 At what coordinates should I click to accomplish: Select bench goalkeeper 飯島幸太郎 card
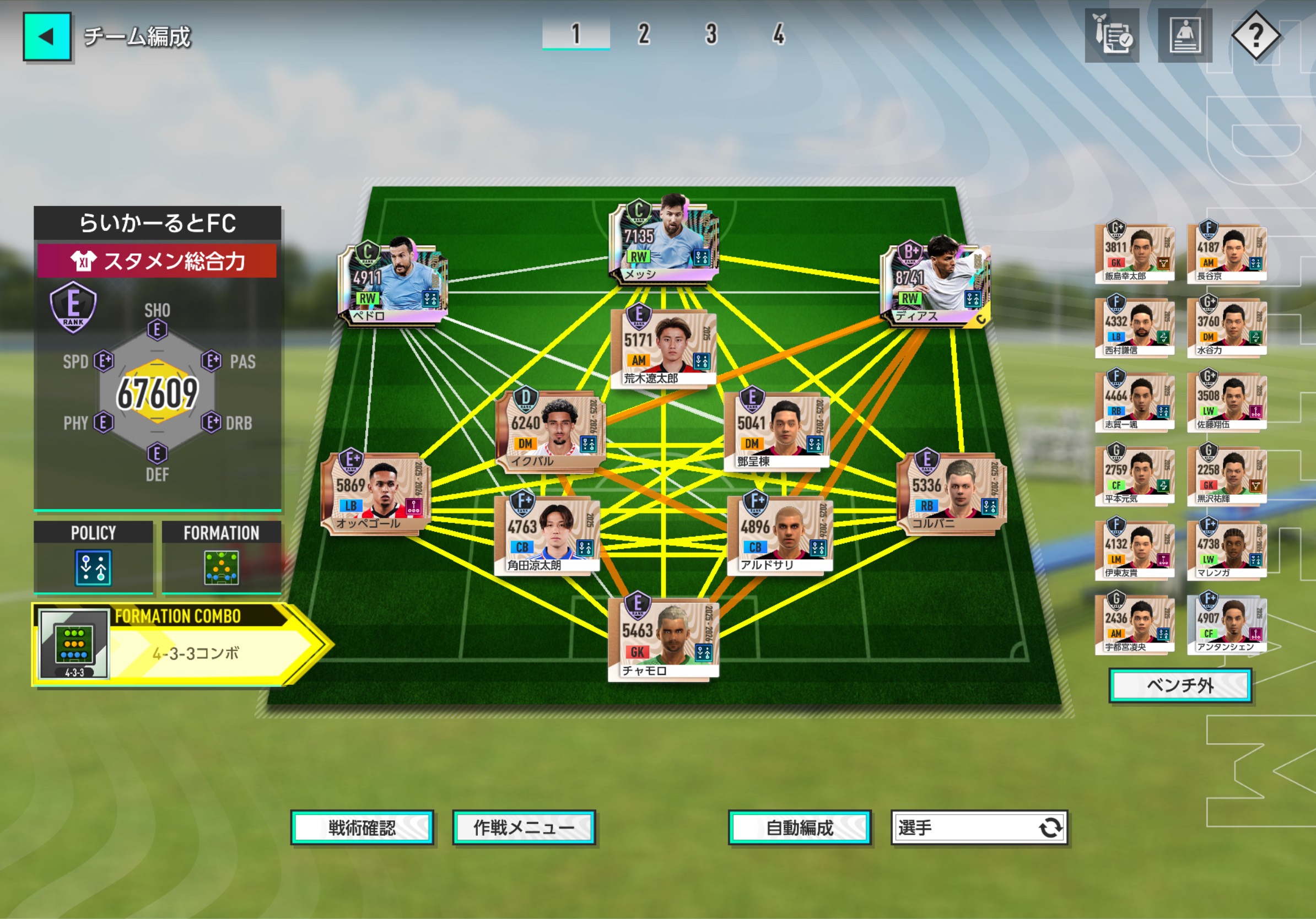click(1134, 252)
